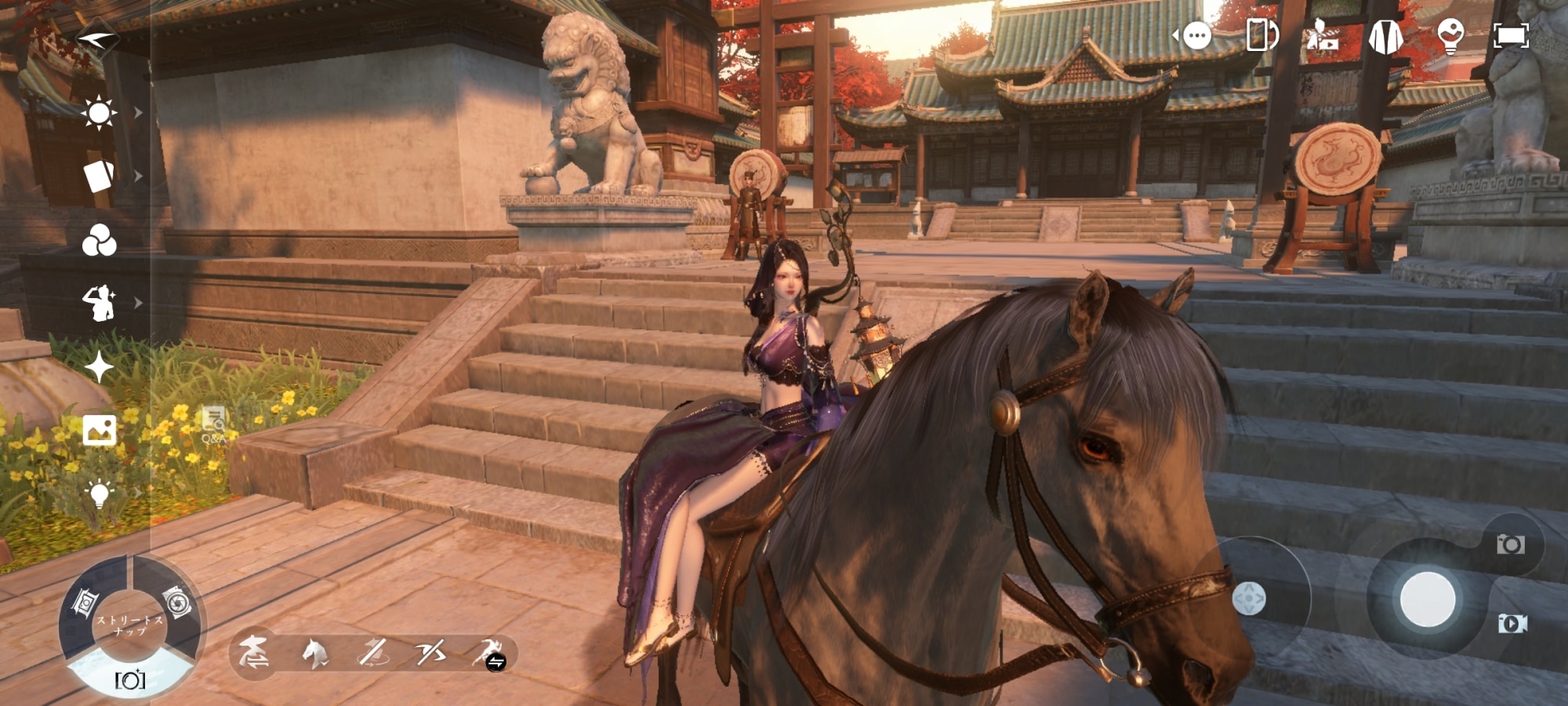Screen dimensions: 1568x706
Task: Open the character pose menu
Action: tap(100, 303)
